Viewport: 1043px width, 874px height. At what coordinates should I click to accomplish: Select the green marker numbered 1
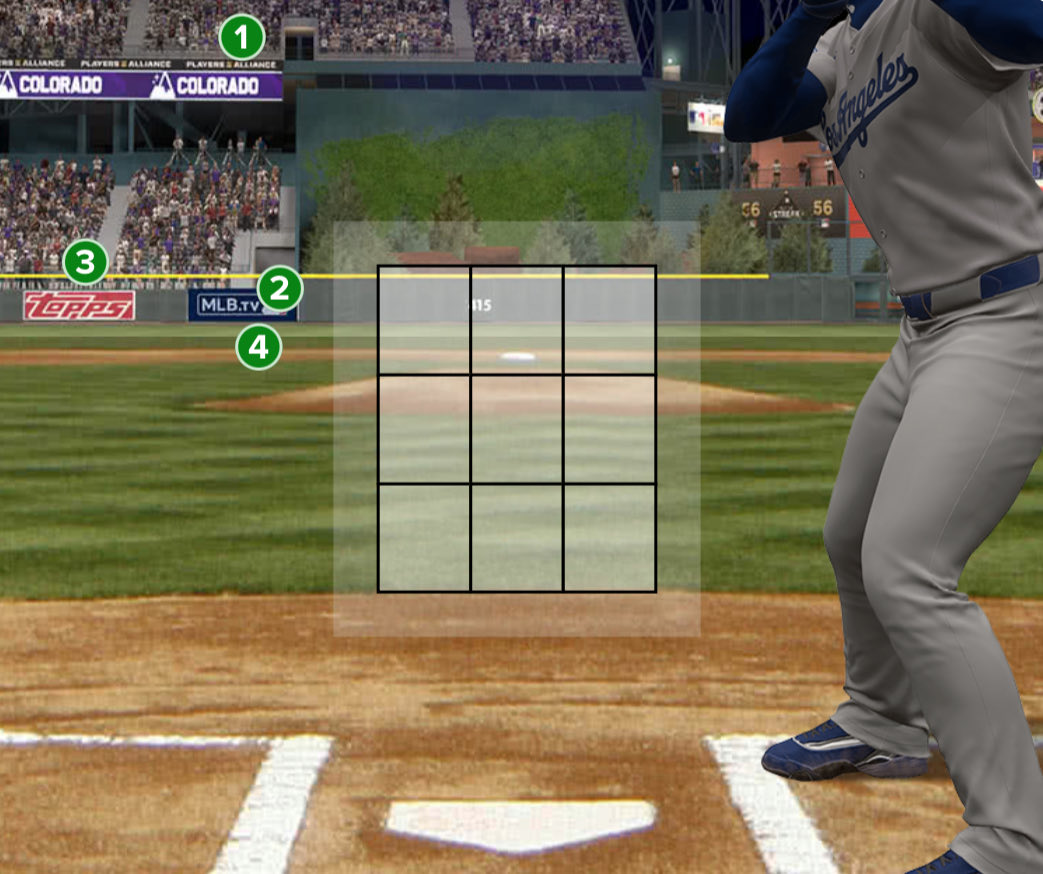point(242,39)
